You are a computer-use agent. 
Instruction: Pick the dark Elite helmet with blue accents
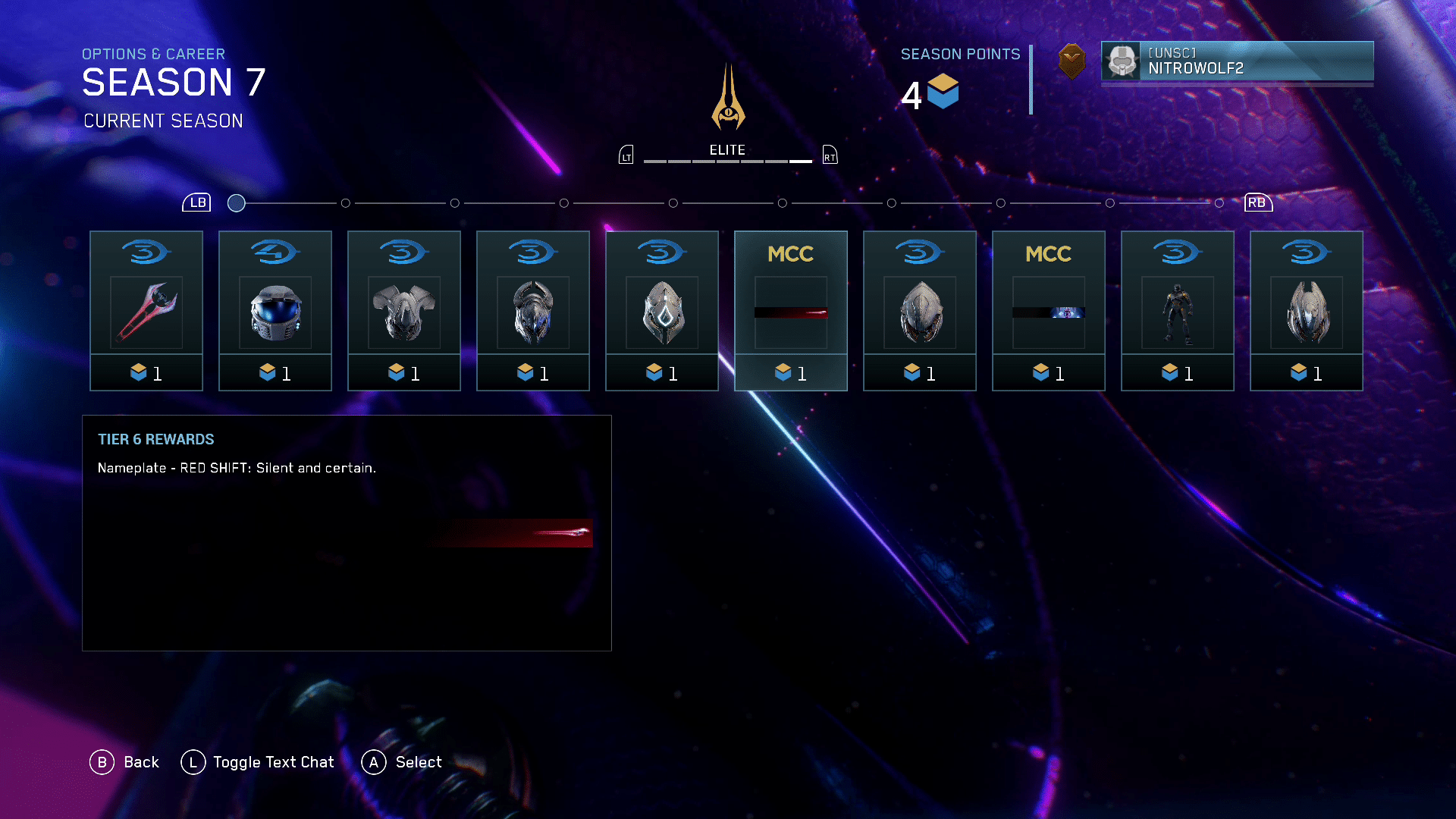pos(533,311)
